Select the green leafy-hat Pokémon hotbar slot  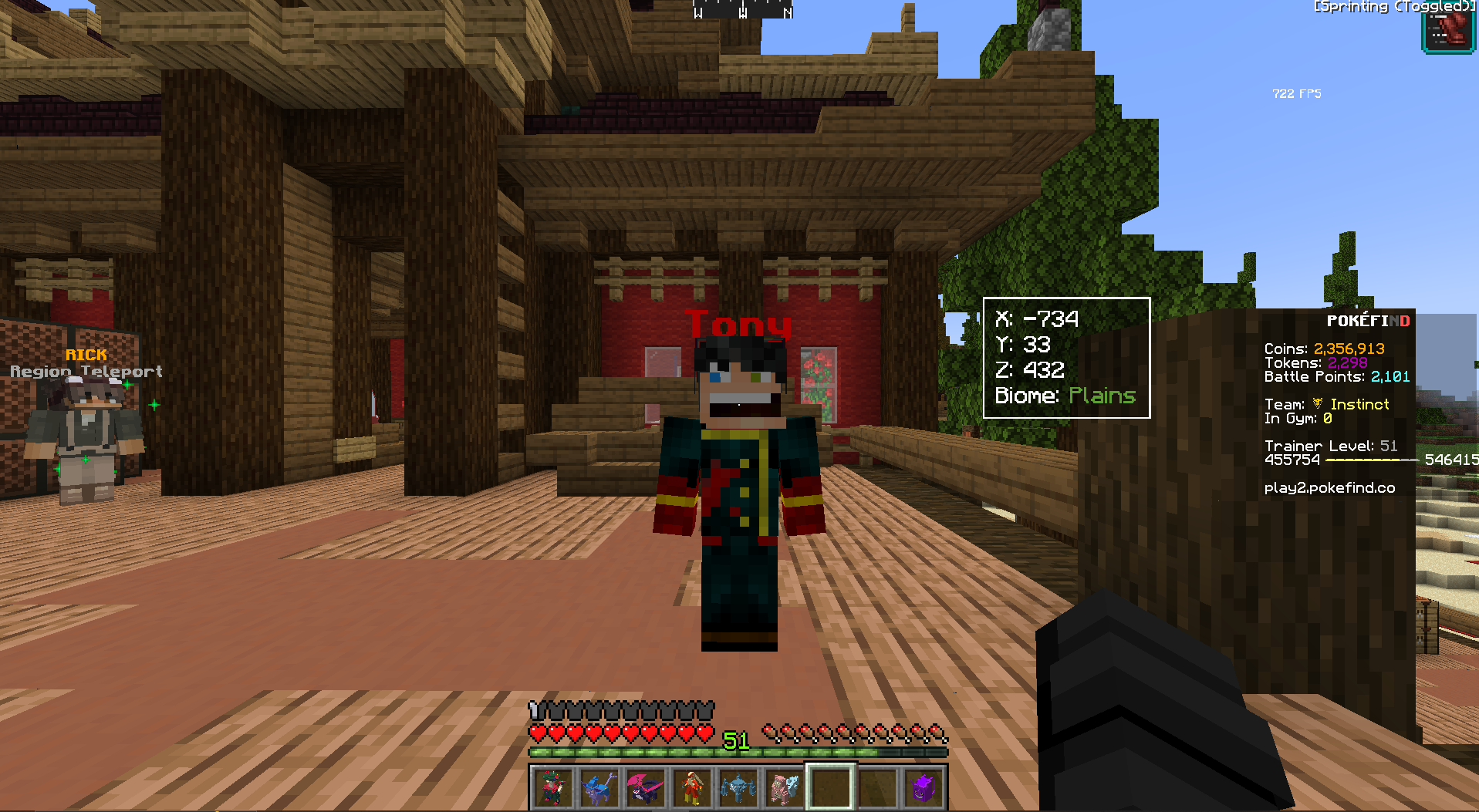tap(552, 787)
